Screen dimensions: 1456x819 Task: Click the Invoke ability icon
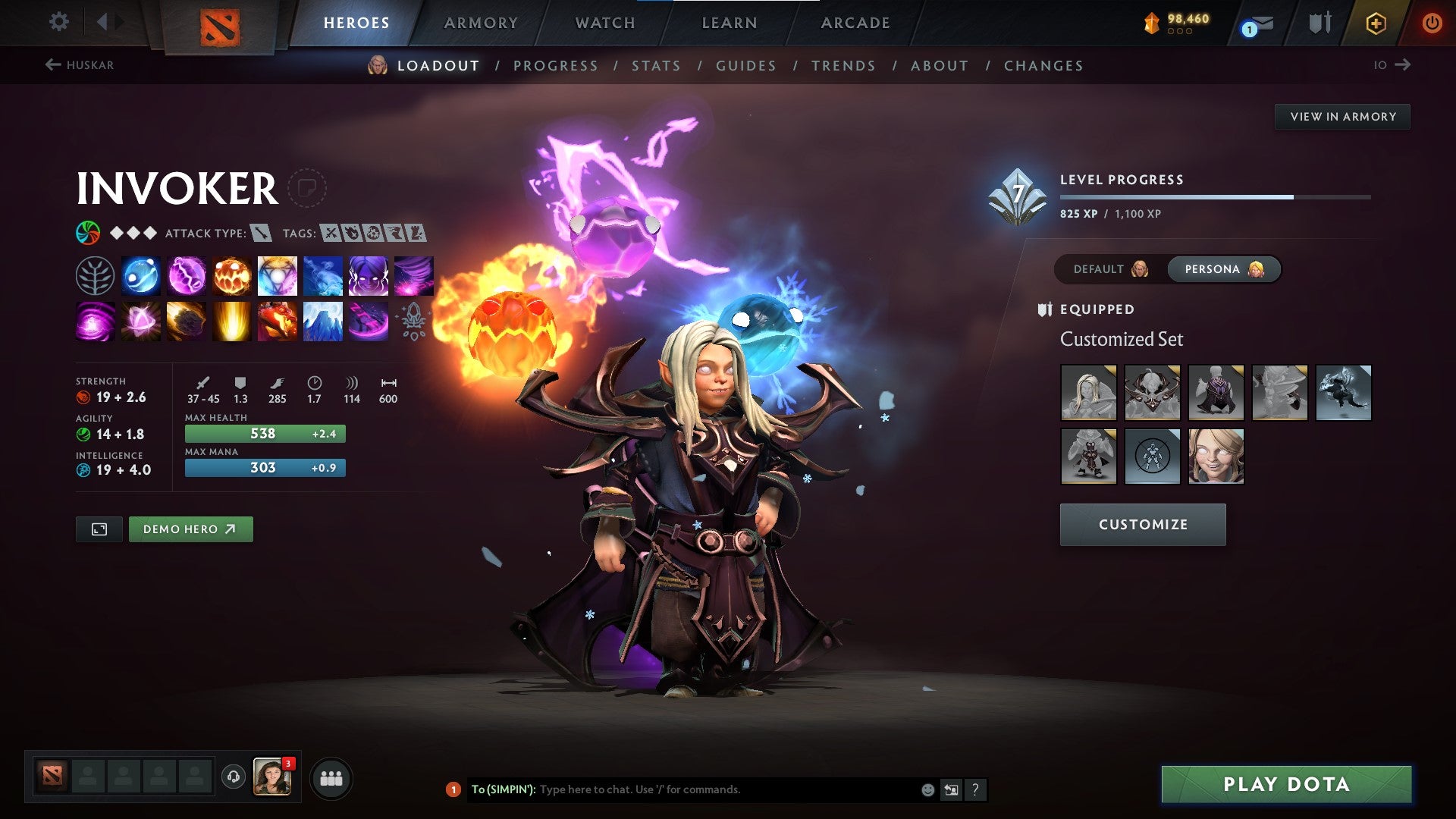pyautogui.click(x=278, y=275)
